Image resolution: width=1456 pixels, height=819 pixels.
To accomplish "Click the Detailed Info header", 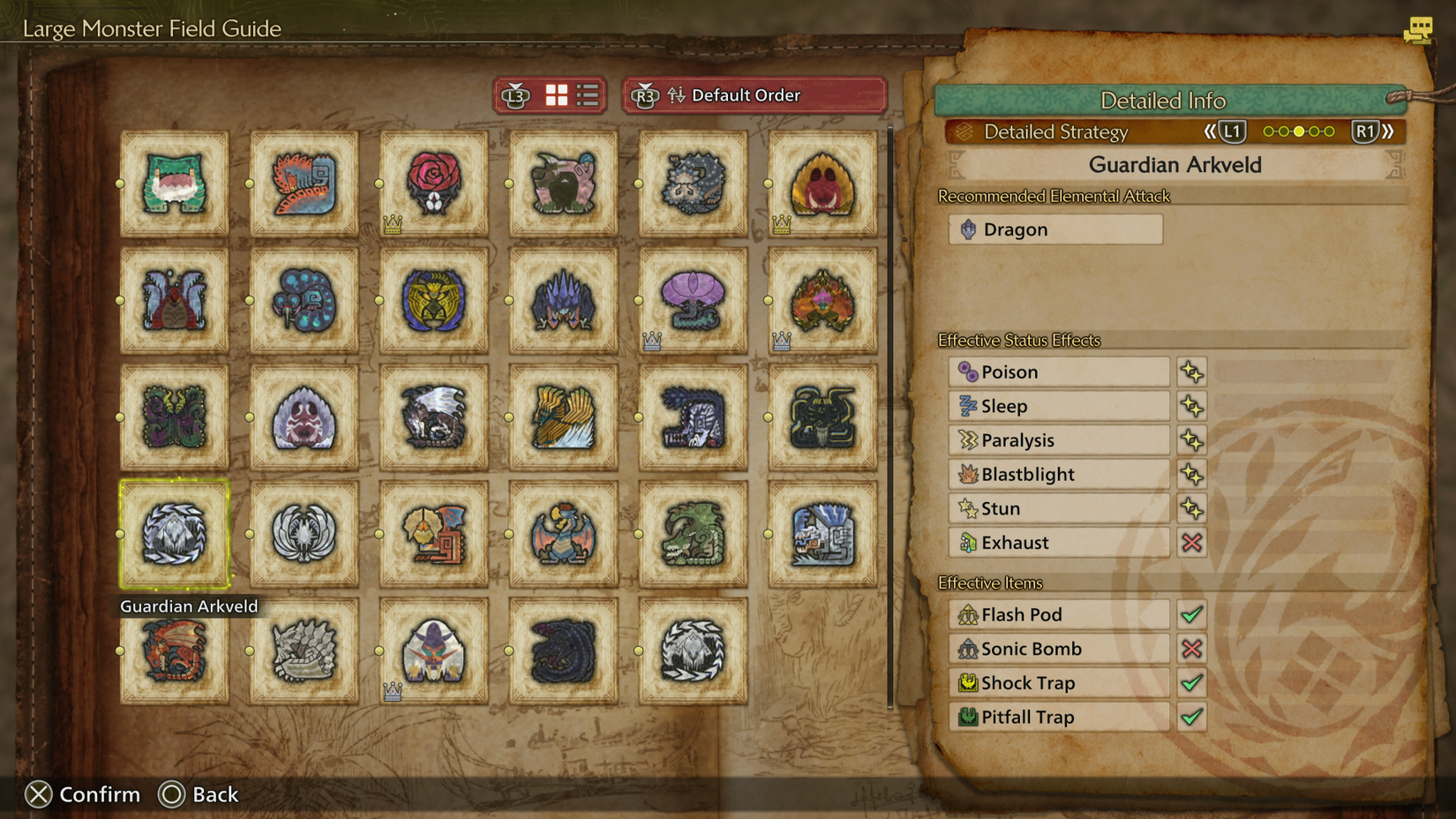I will pos(1164,101).
